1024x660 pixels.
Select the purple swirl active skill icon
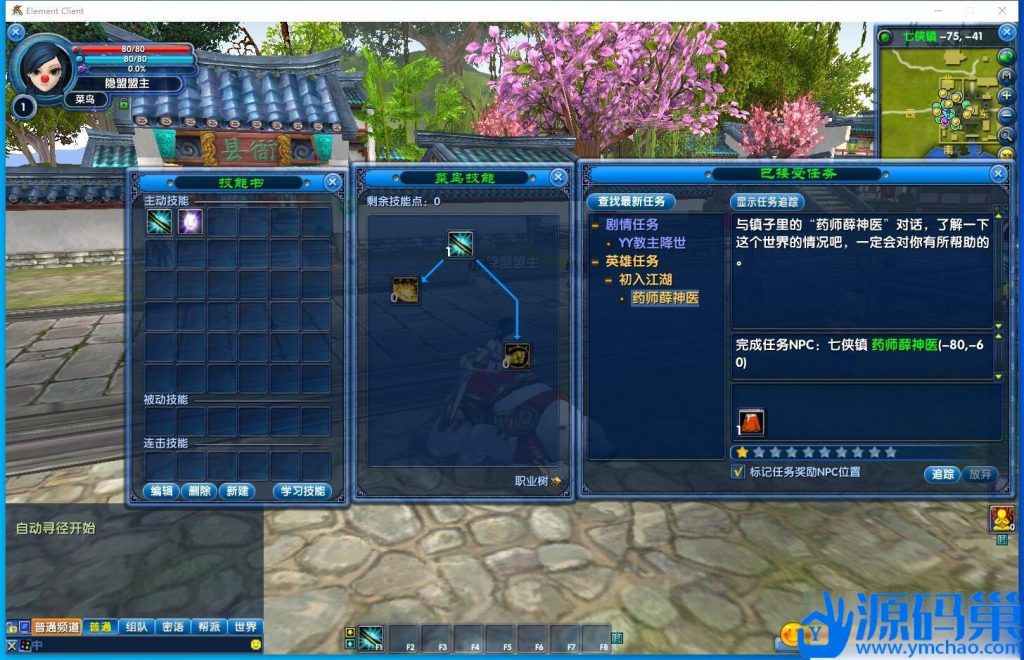pyautogui.click(x=190, y=222)
